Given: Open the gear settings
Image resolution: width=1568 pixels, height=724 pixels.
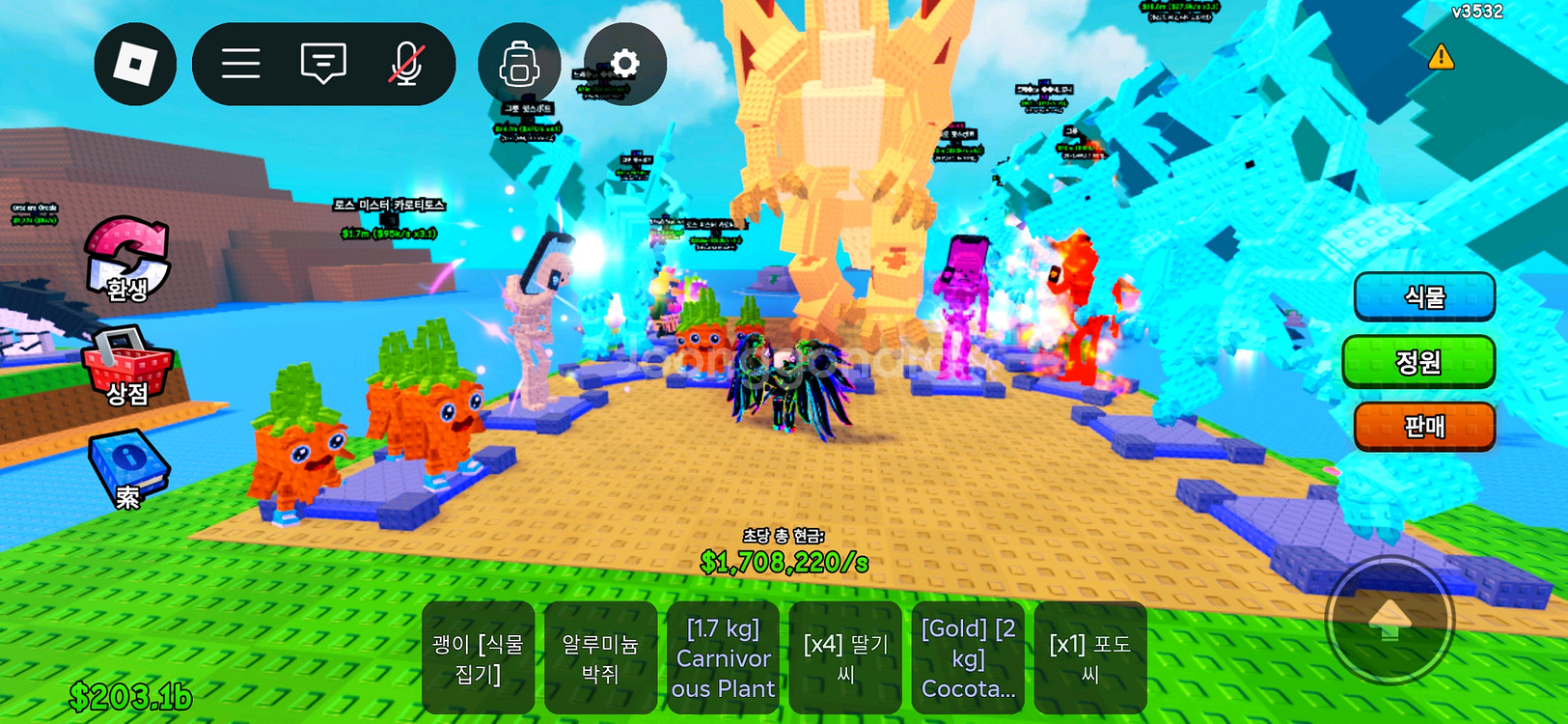Looking at the screenshot, I should pyautogui.click(x=625, y=65).
